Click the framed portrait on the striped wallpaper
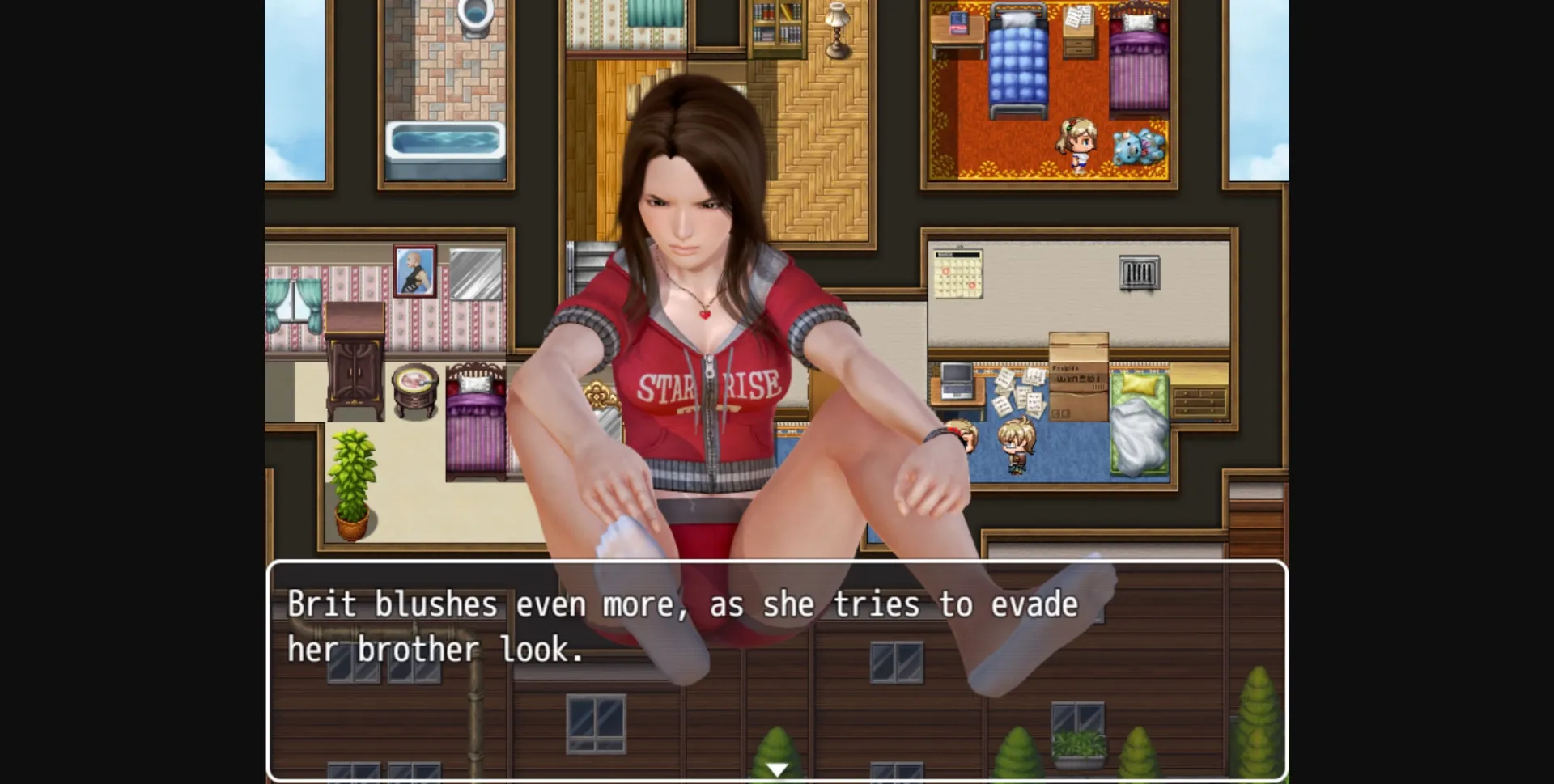Image resolution: width=1554 pixels, height=784 pixels. coord(415,271)
